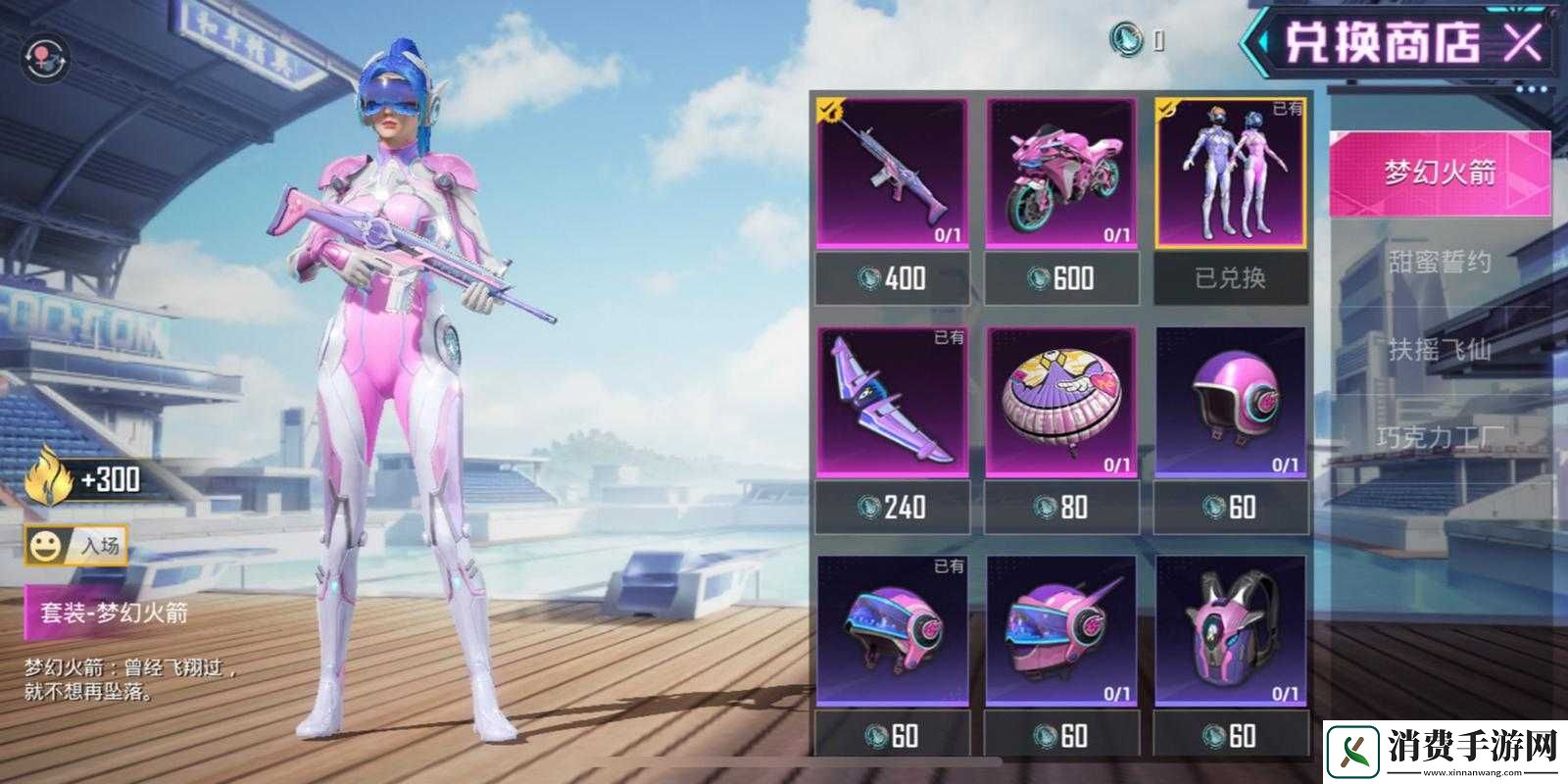Open the 甜蜜誓约 shop category
Screen dimensions: 1568x784
pos(1439,262)
